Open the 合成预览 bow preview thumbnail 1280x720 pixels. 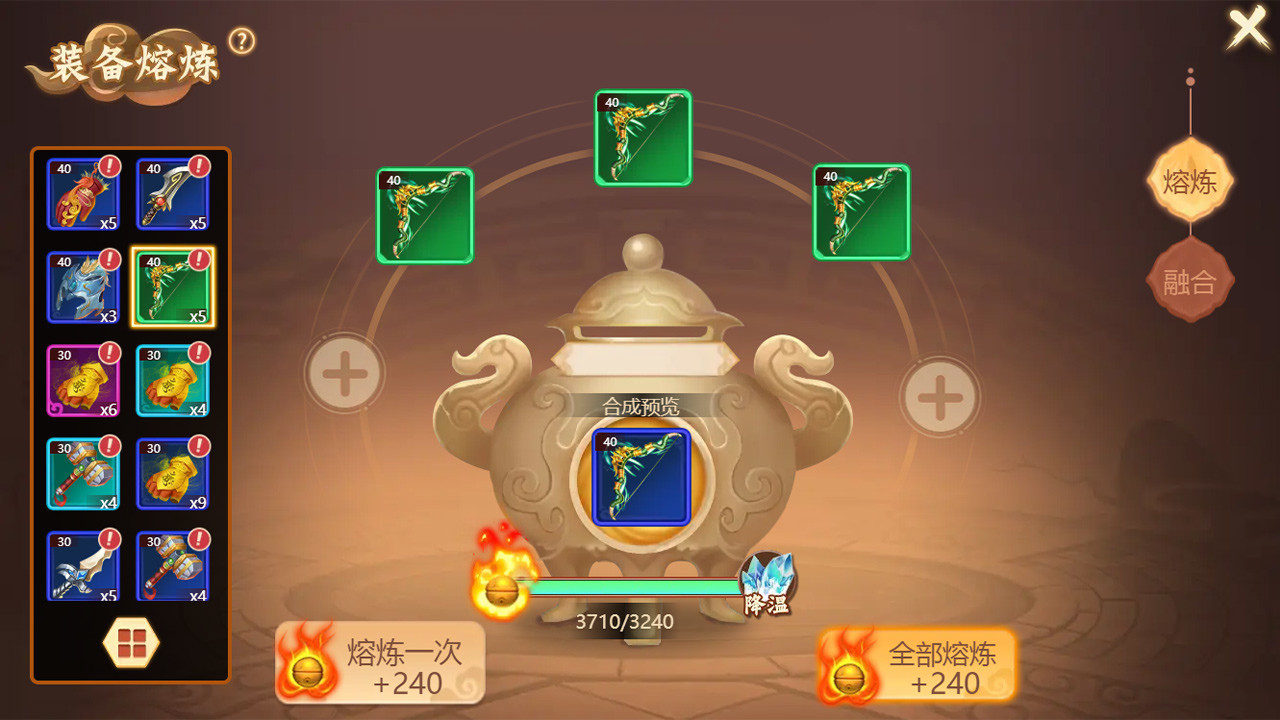tap(640, 478)
